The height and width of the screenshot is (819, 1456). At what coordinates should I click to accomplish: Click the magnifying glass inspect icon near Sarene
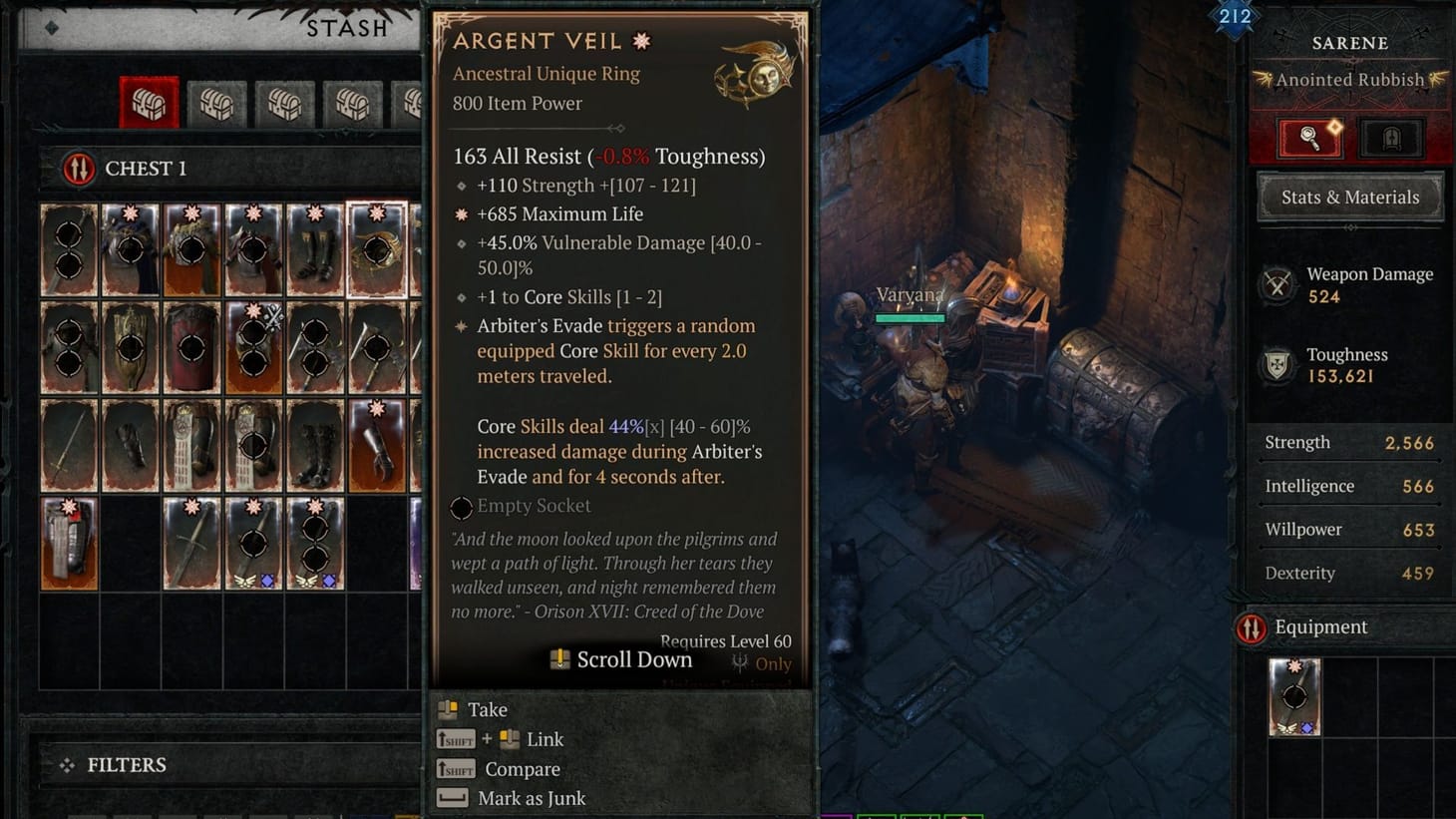tap(1309, 138)
